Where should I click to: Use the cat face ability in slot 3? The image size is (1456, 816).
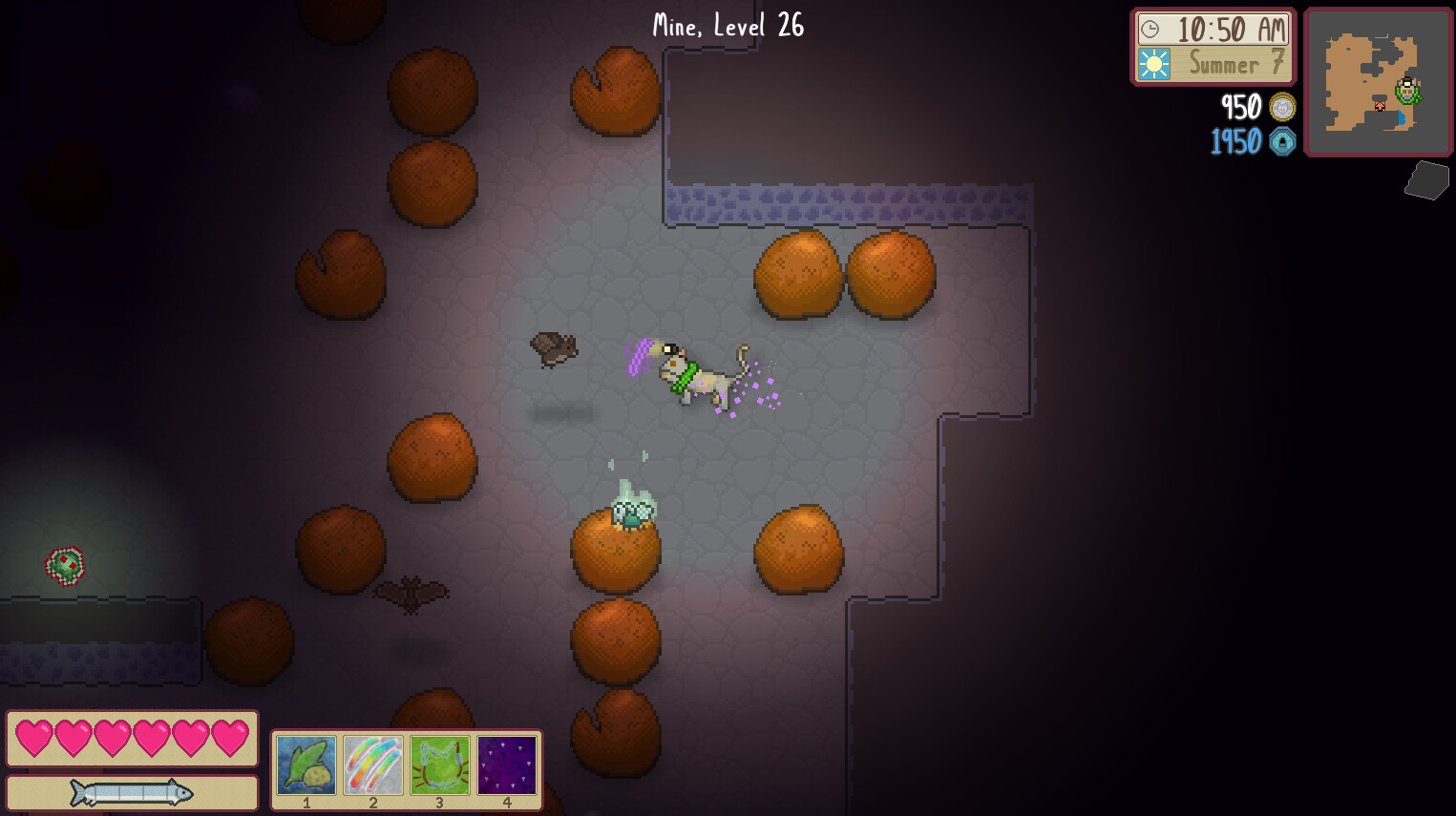440,762
